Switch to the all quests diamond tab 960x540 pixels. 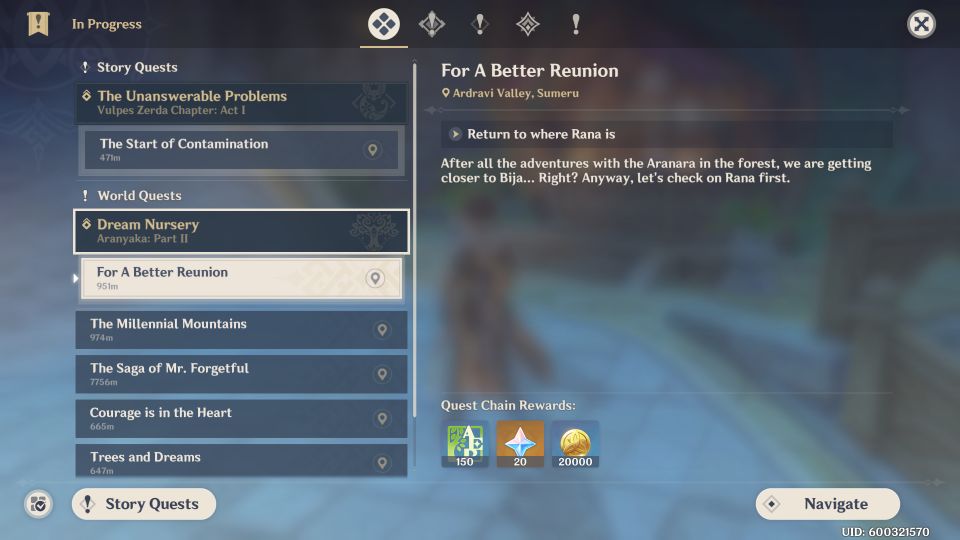point(384,24)
